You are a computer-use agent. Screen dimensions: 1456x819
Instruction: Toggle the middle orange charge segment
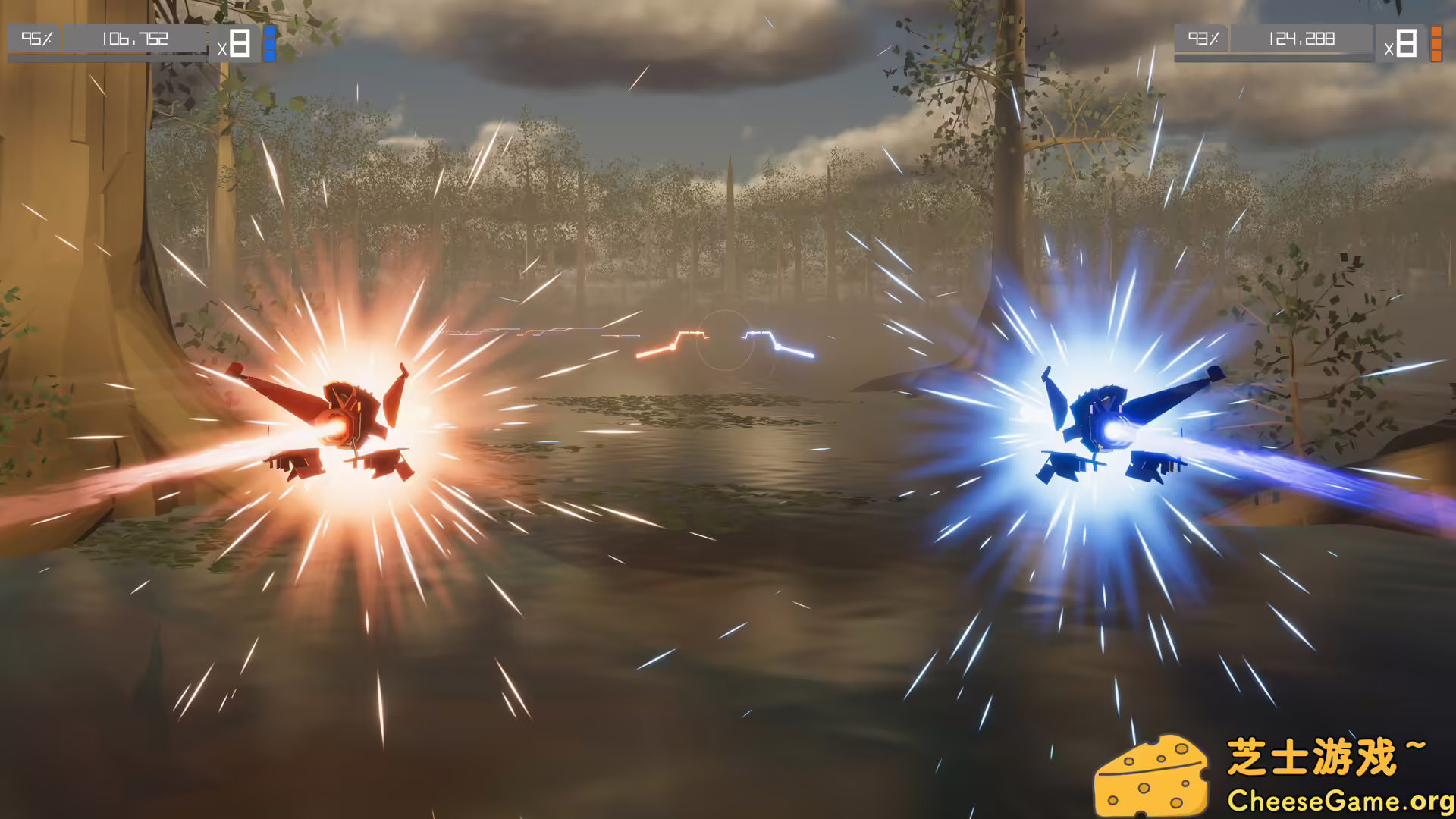(1436, 42)
